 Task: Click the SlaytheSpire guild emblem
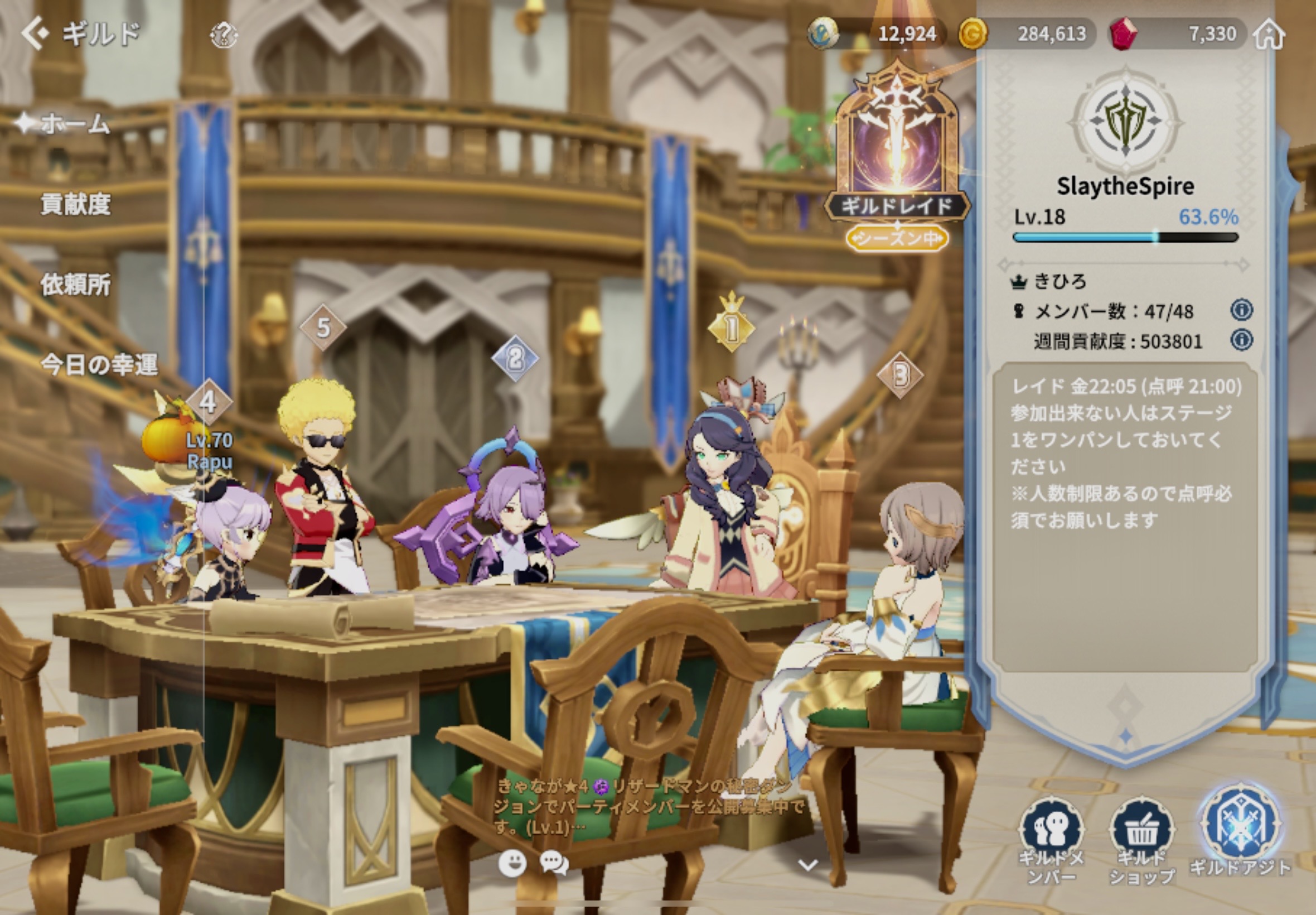coord(1125,122)
